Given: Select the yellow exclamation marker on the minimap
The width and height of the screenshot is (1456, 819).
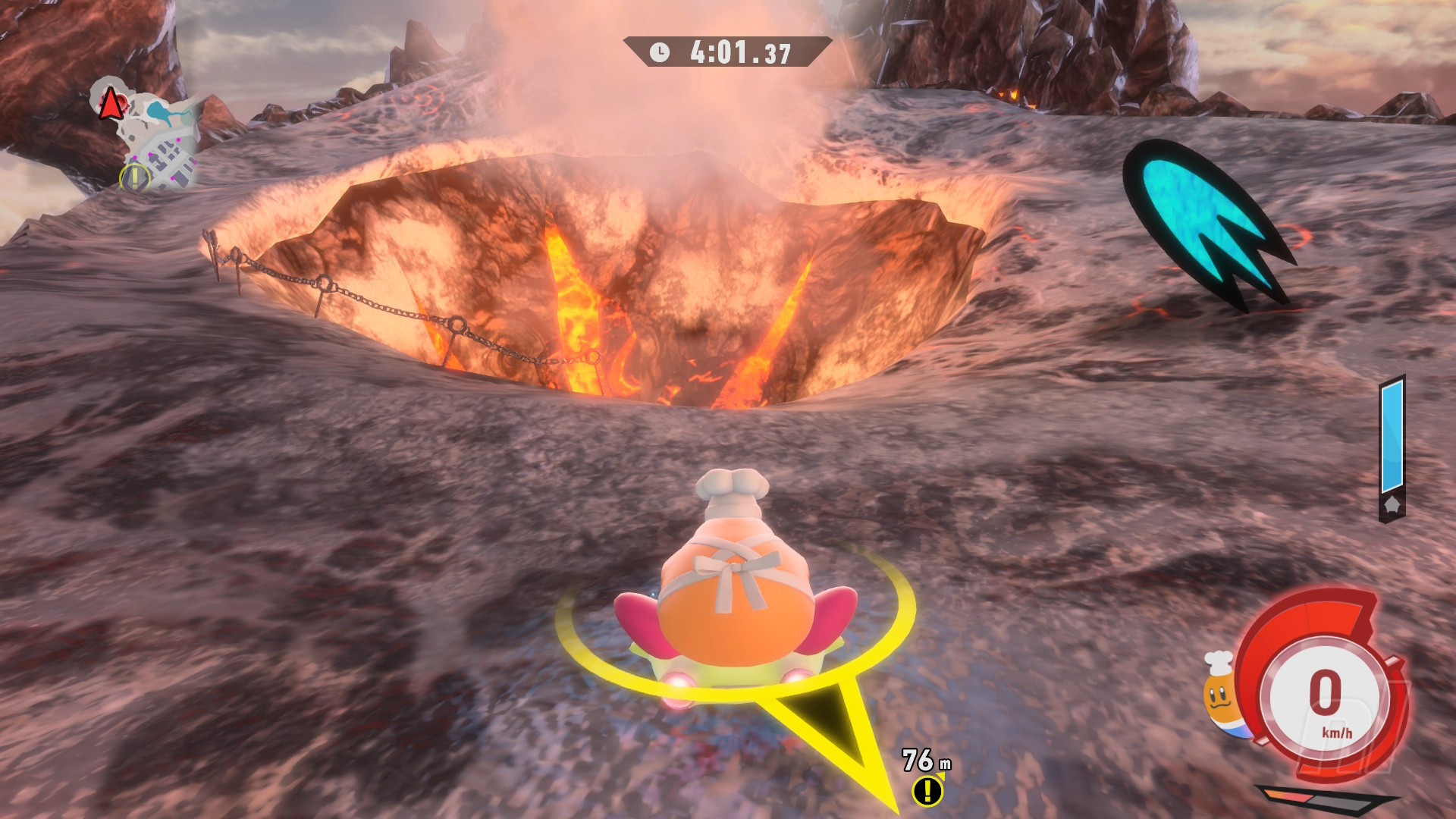Looking at the screenshot, I should 134,177.
